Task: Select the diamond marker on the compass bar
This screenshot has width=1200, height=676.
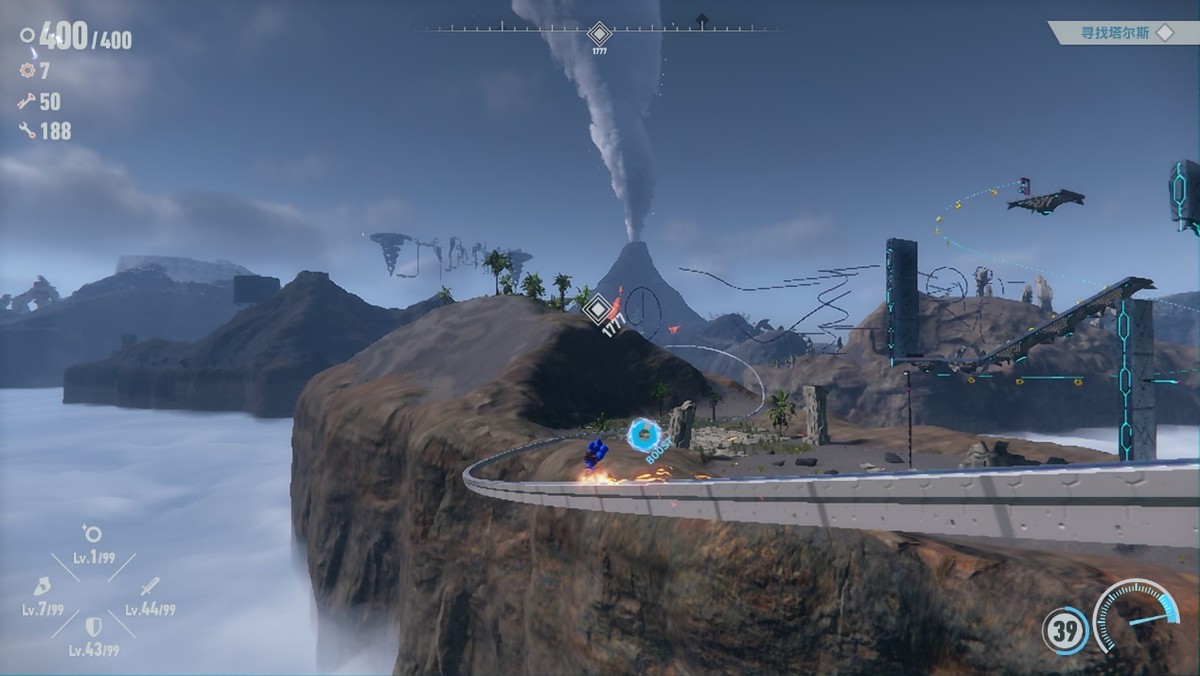Action: (599, 33)
